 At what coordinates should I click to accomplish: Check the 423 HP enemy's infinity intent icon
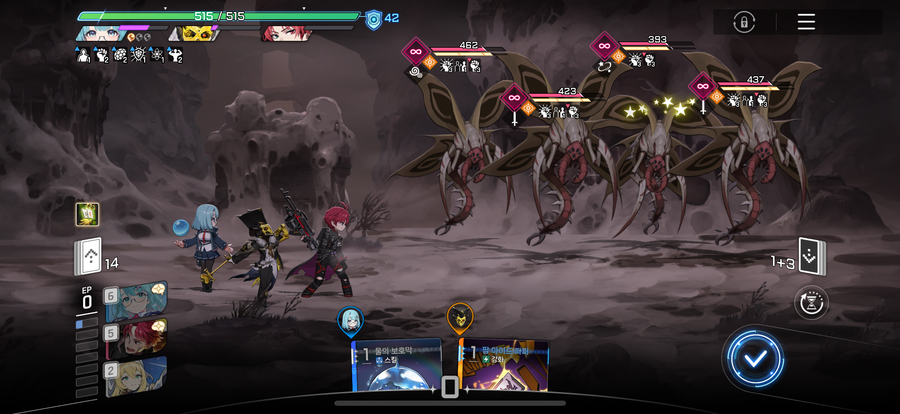click(x=514, y=96)
